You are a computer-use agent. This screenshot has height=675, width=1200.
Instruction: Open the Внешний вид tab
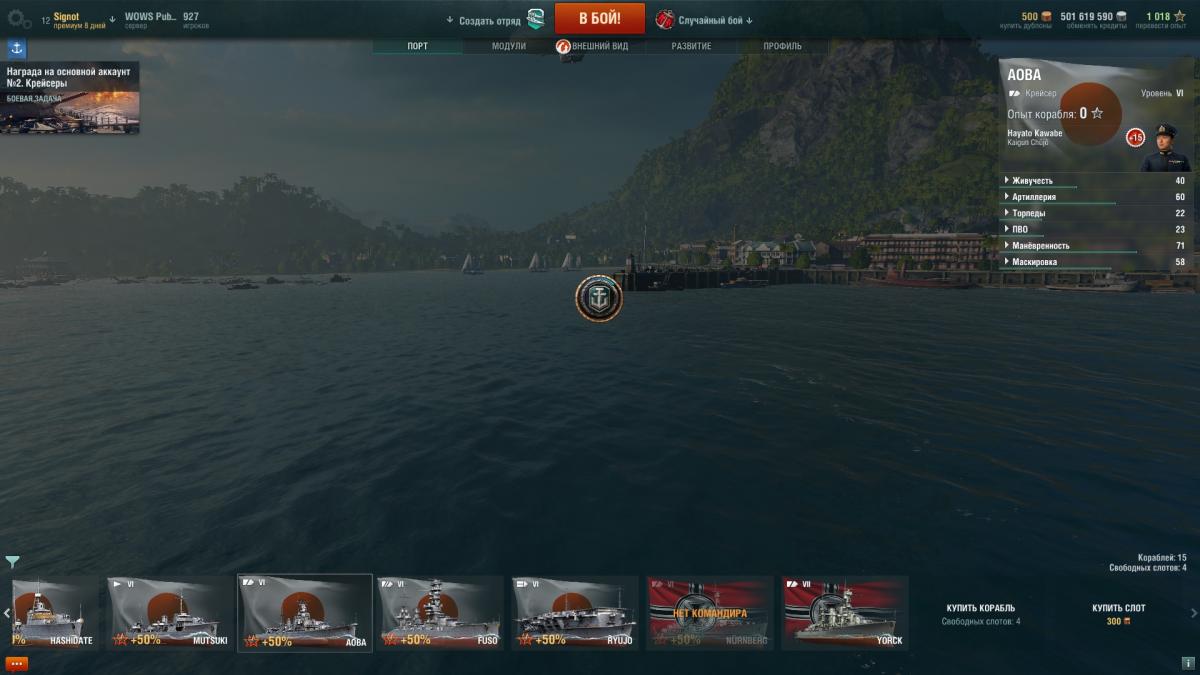point(599,46)
